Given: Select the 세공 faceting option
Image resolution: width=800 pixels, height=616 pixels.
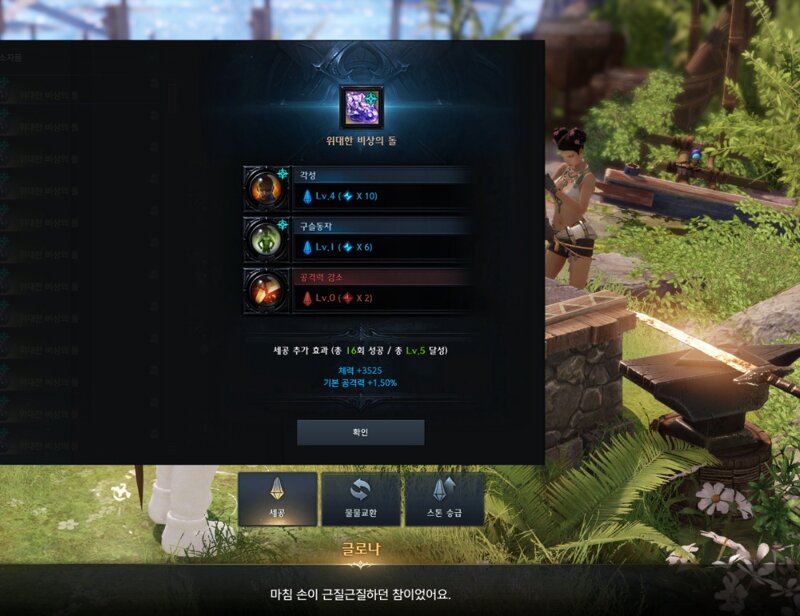Looking at the screenshot, I should point(277,499).
